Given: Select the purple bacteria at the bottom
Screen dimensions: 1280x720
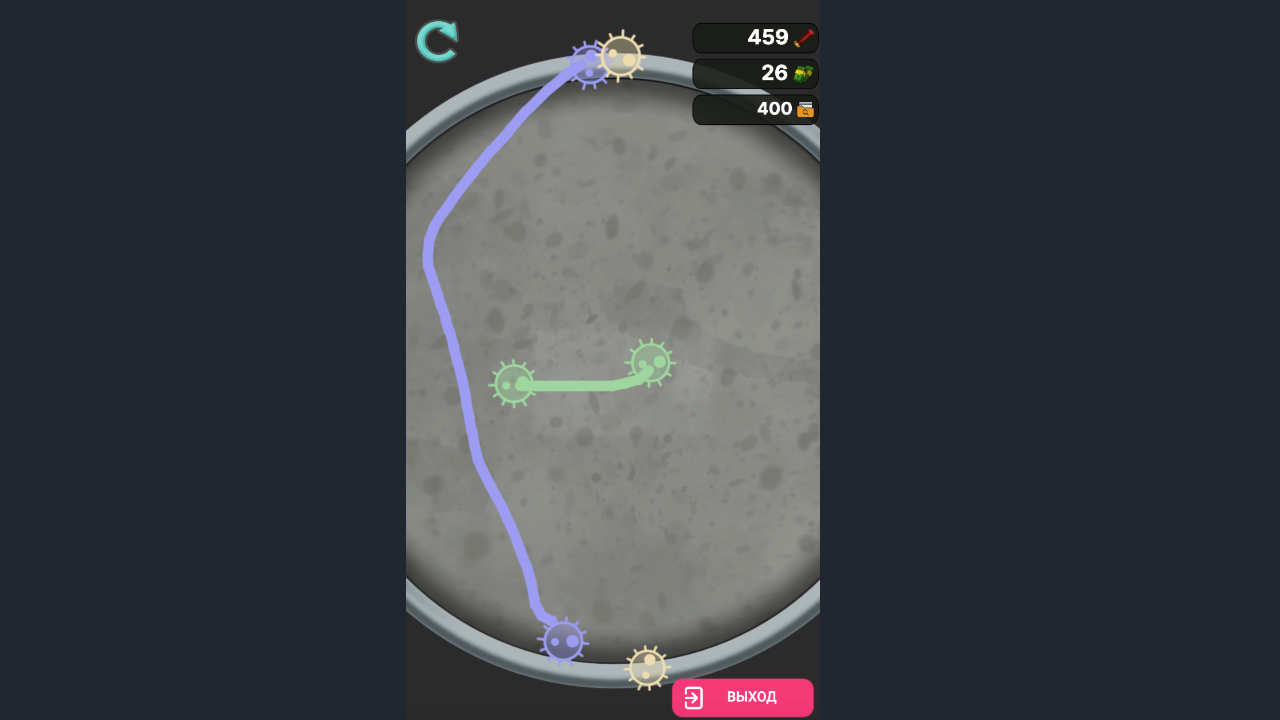Looking at the screenshot, I should pyautogui.click(x=564, y=641).
